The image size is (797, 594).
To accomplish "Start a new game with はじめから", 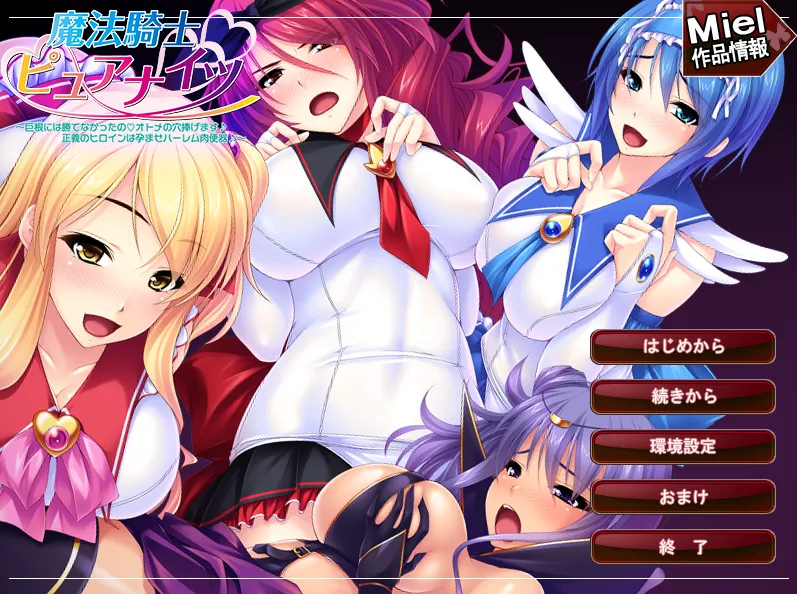I will click(x=683, y=347).
